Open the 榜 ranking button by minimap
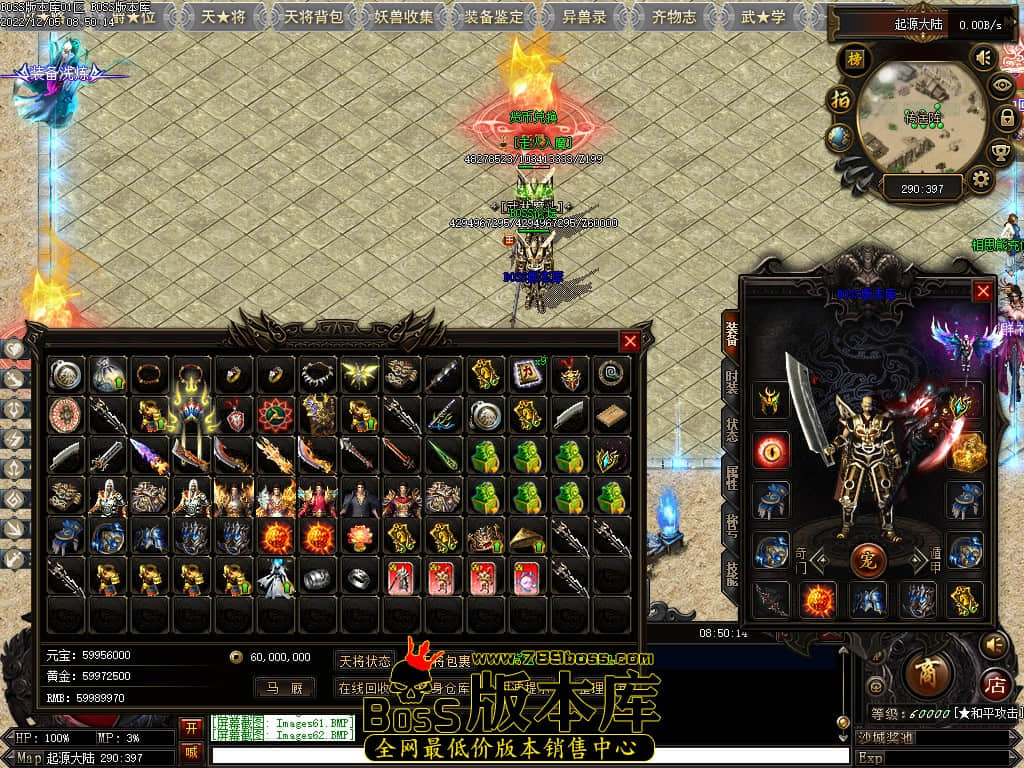 coord(853,59)
